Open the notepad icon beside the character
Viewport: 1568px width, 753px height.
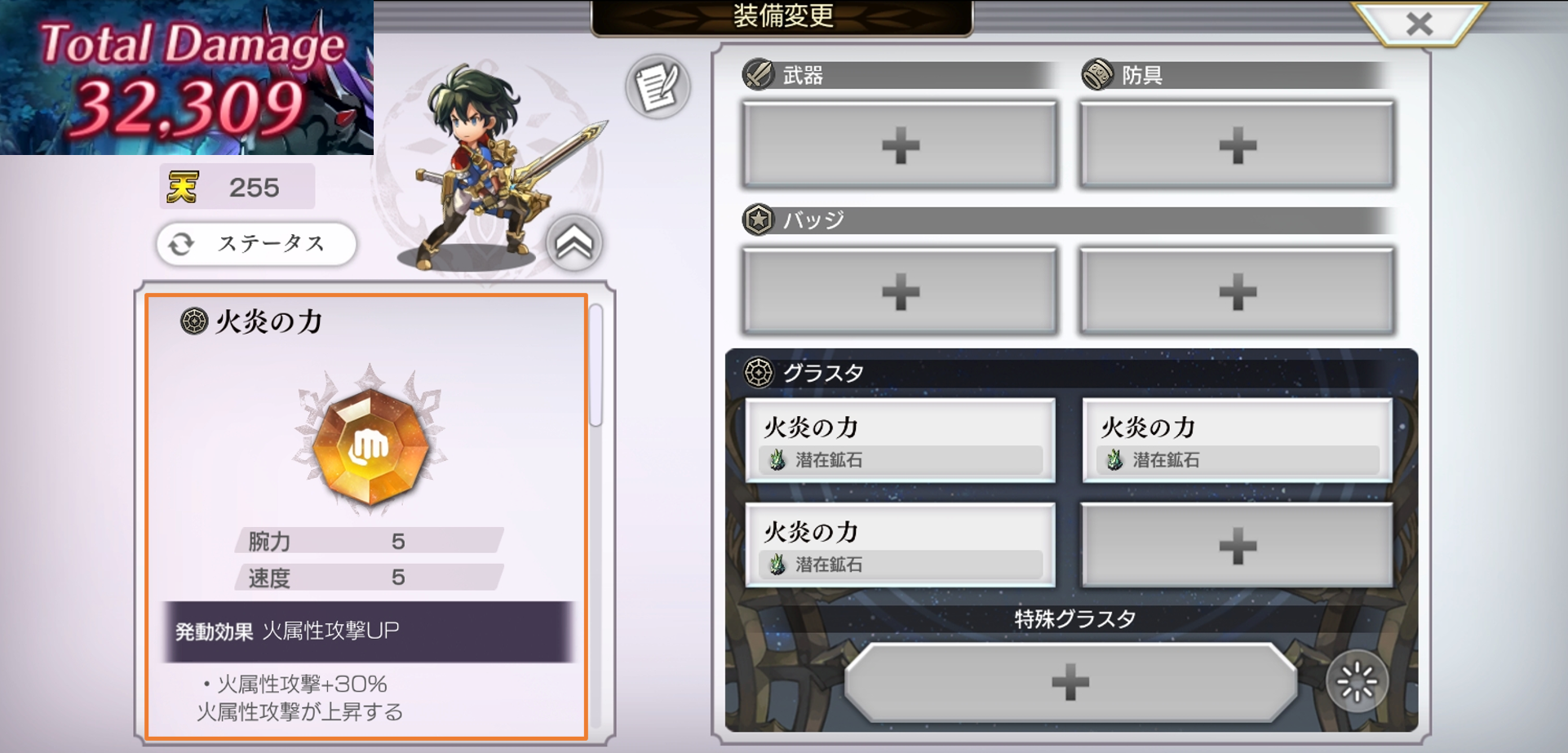tap(658, 87)
